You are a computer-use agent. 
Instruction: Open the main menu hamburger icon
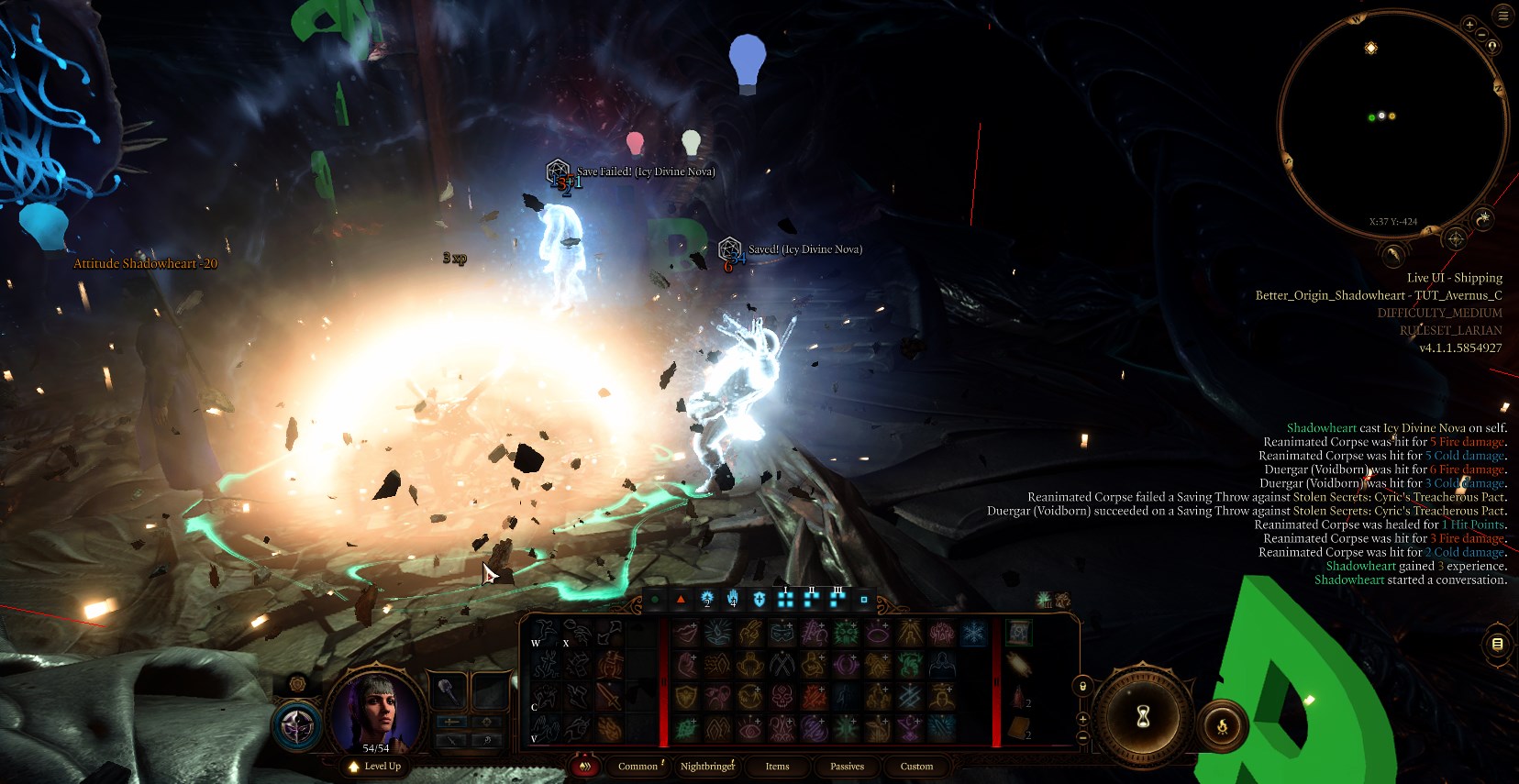(x=1502, y=16)
